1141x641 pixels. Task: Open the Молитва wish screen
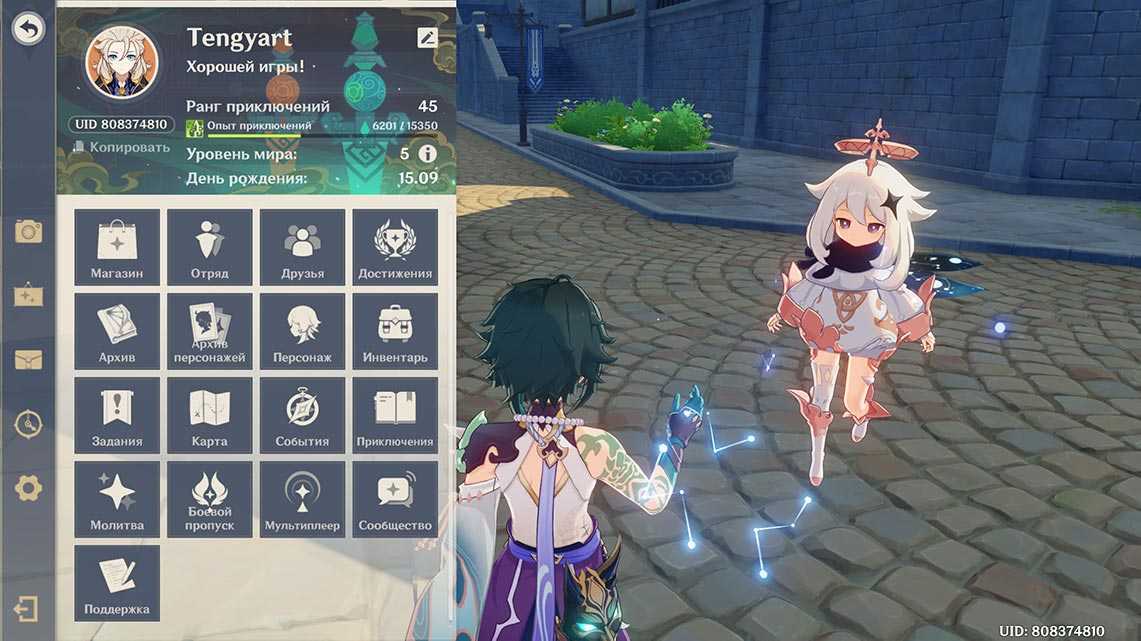[x=117, y=499]
